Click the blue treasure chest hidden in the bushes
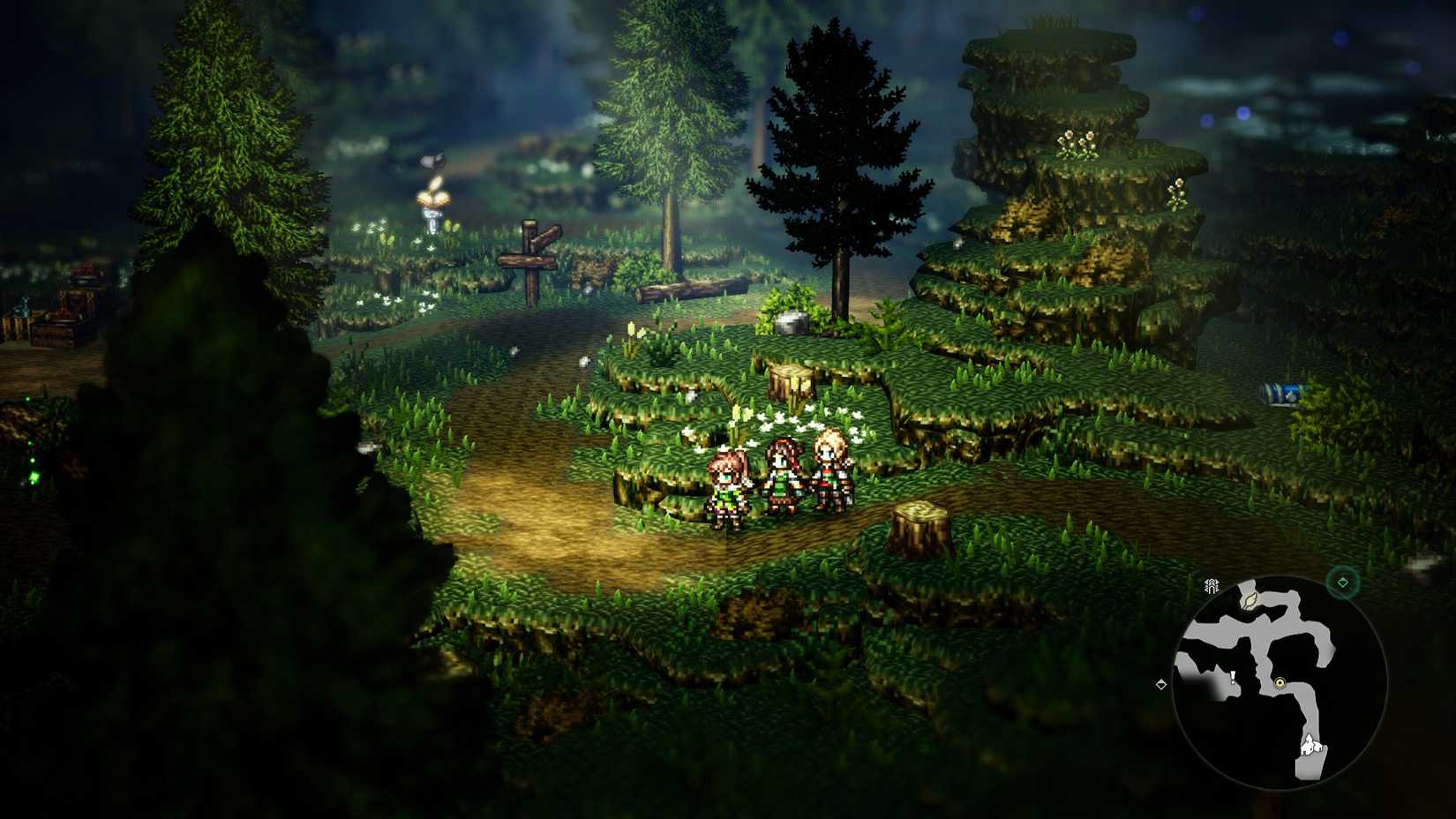 coord(1284,391)
